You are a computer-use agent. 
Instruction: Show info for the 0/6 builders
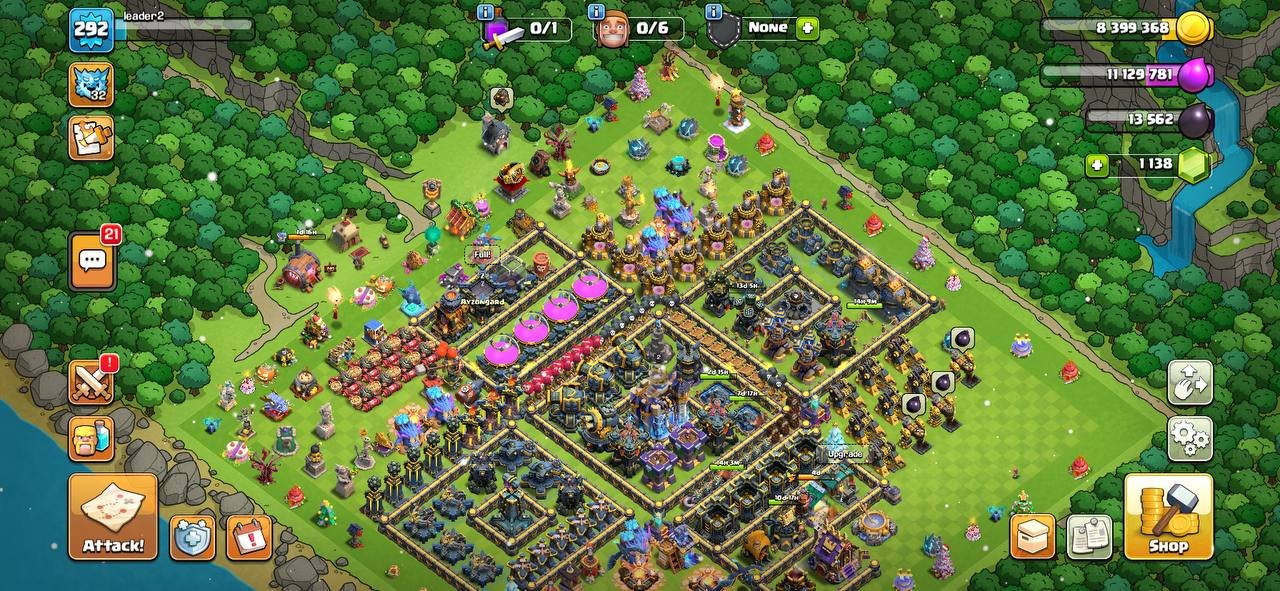tap(597, 12)
